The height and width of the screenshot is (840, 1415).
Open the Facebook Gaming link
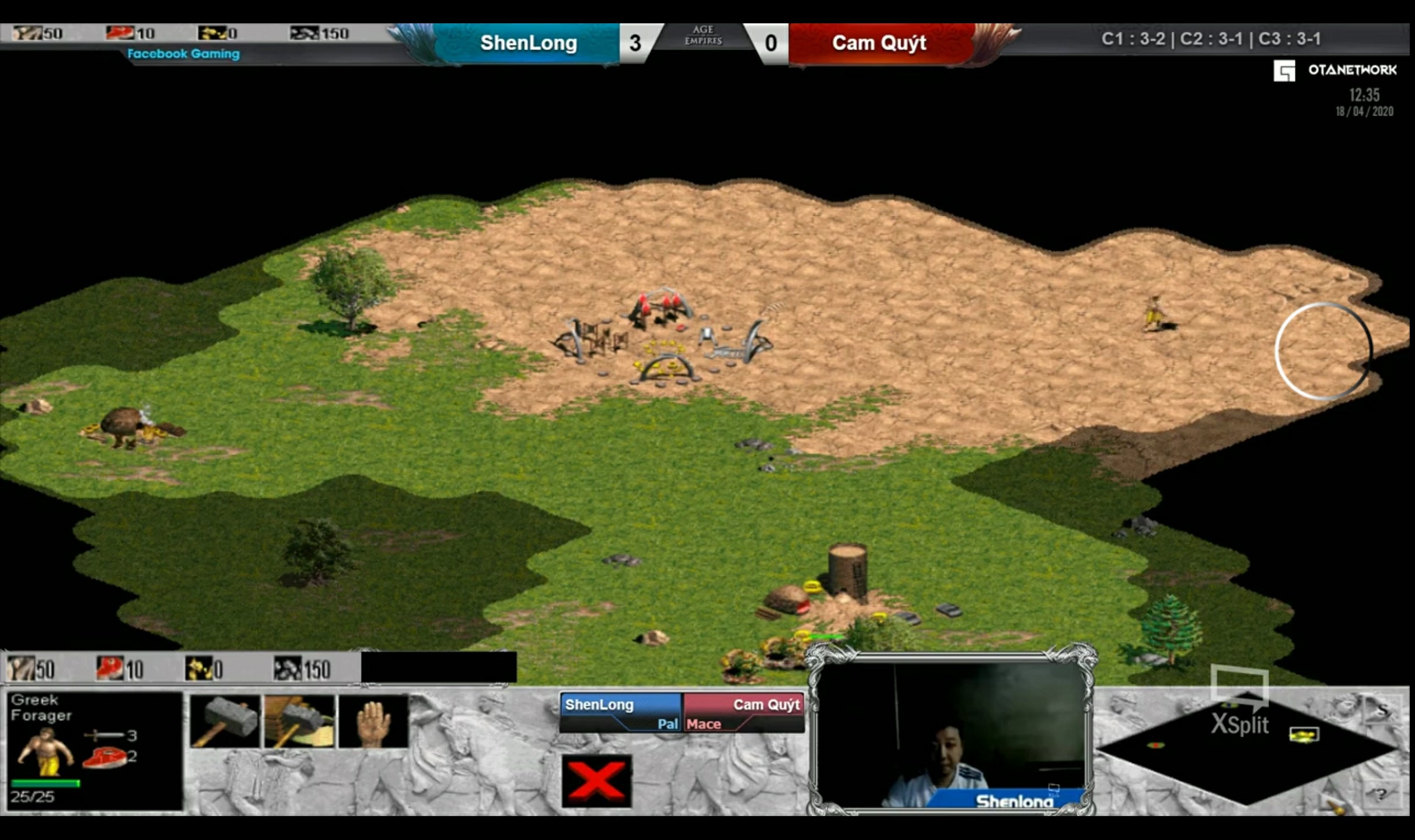tap(183, 54)
